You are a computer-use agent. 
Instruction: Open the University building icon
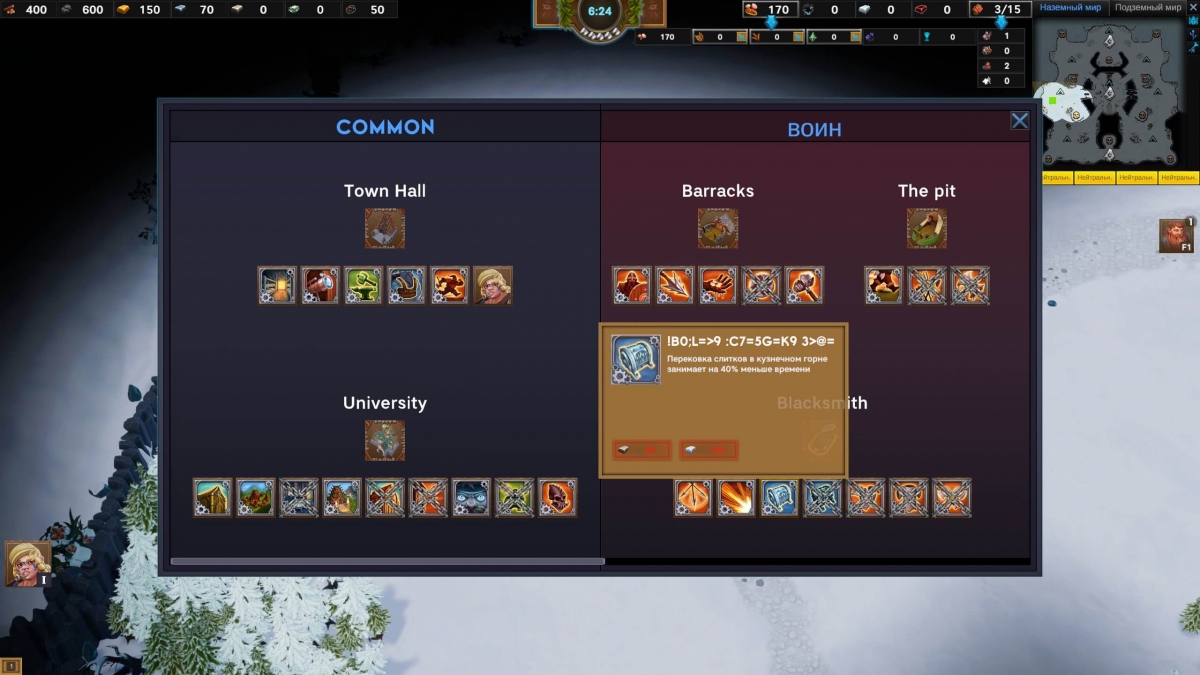385,440
